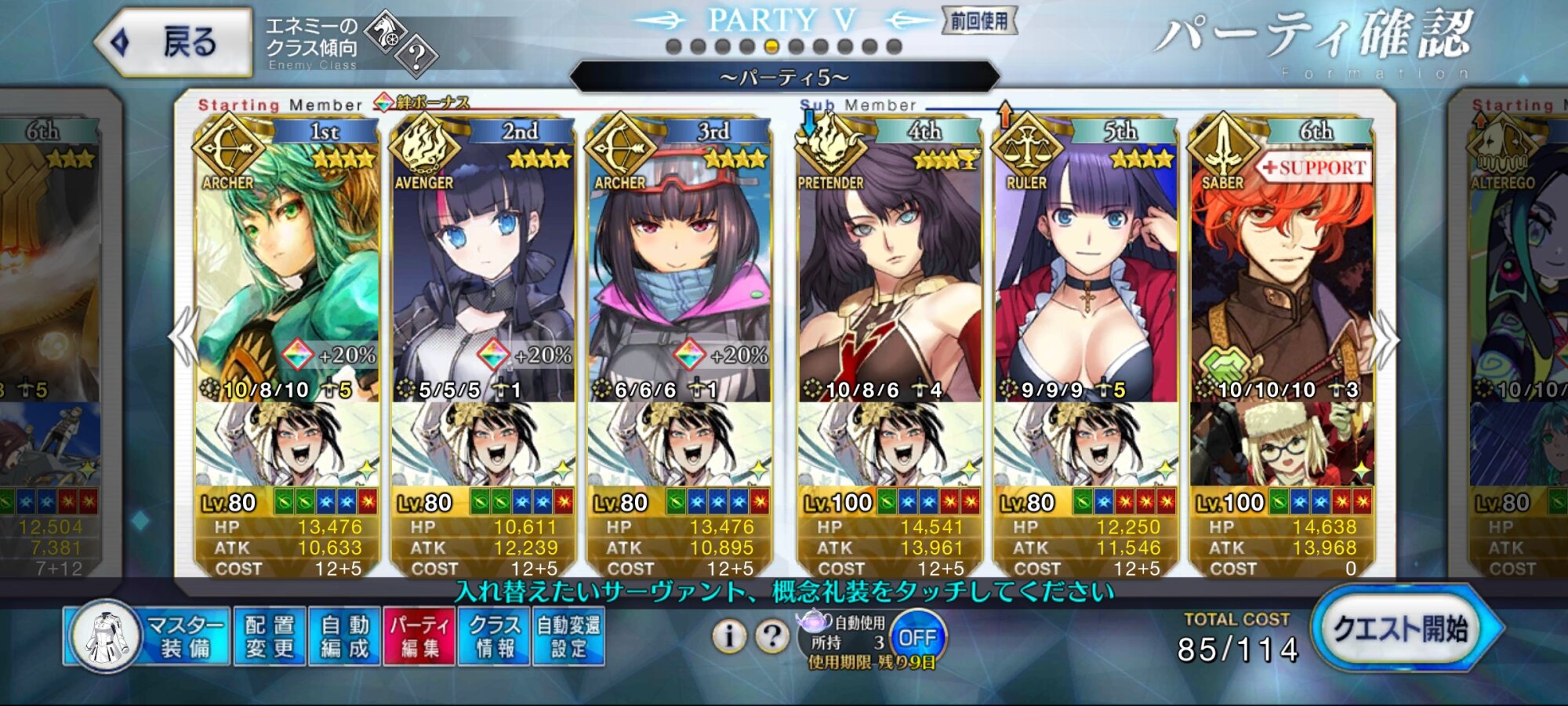Select the 1st slot green-haired Archer
The height and width of the screenshot is (706, 1568).
click(287, 267)
